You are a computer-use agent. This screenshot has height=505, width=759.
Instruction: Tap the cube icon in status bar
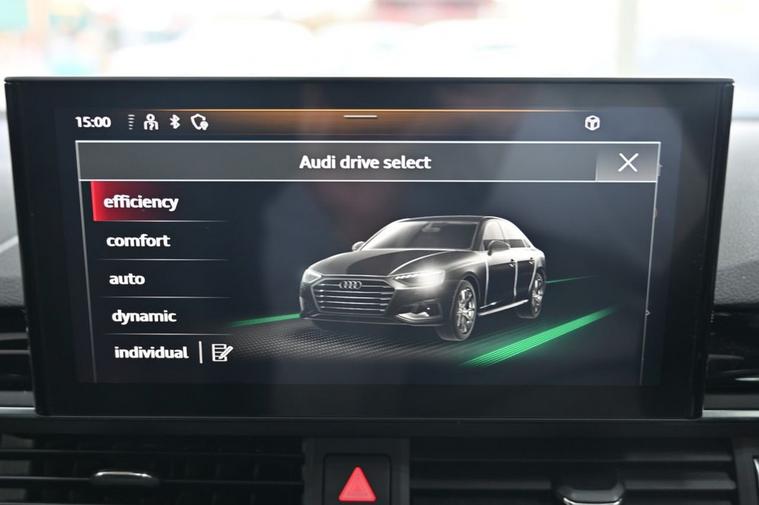point(592,123)
